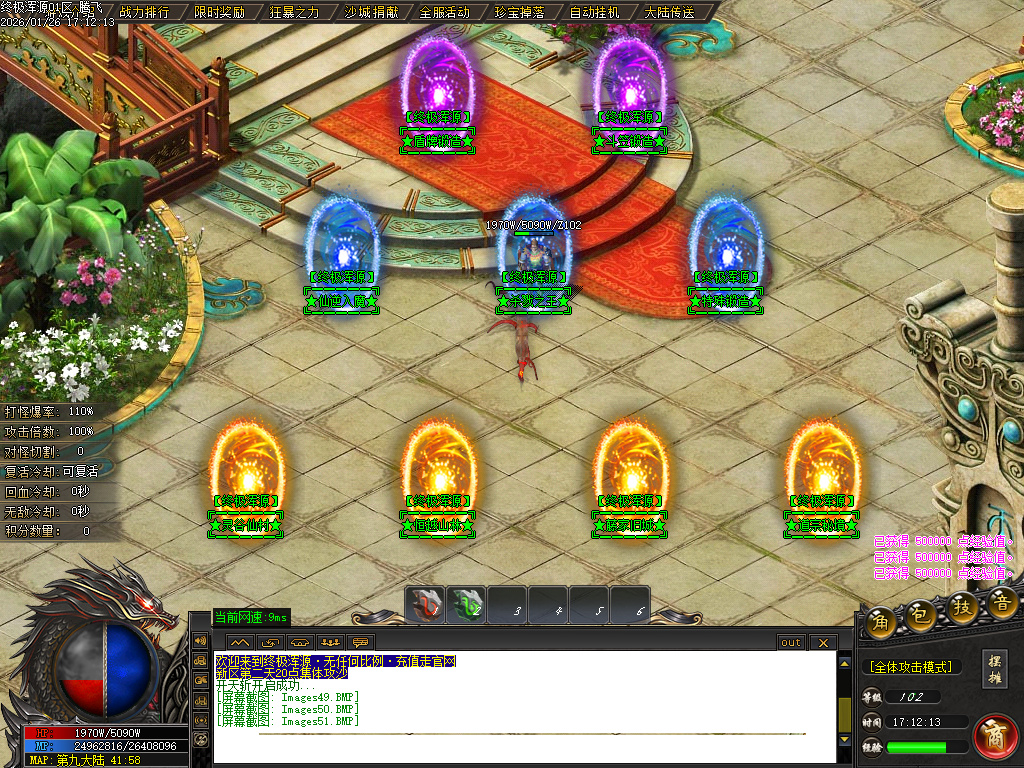Image resolution: width=1024 pixels, height=768 pixels.
Task: Click the chat window's out button
Action: click(x=791, y=642)
